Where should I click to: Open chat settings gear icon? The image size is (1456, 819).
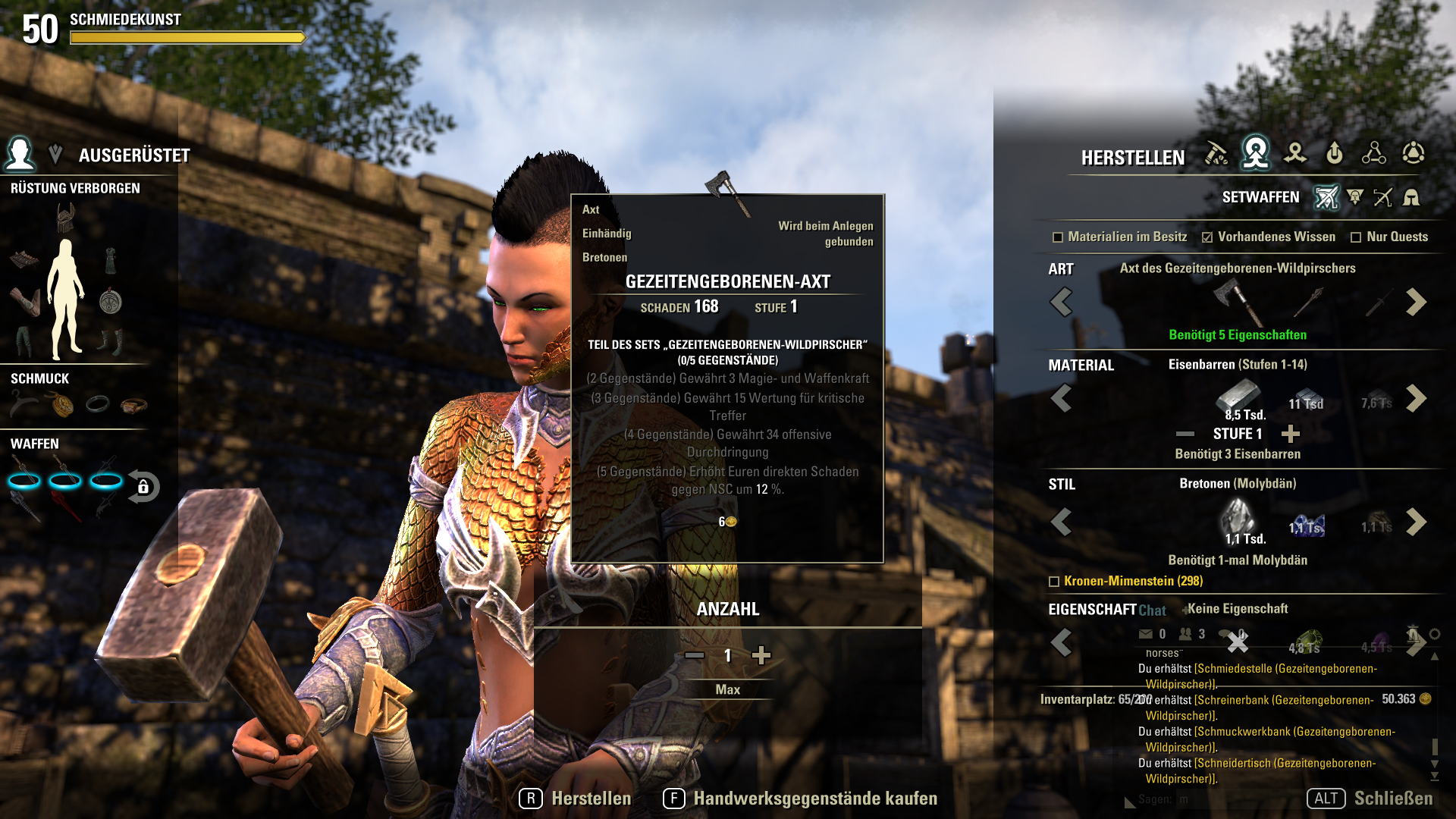(1434, 634)
